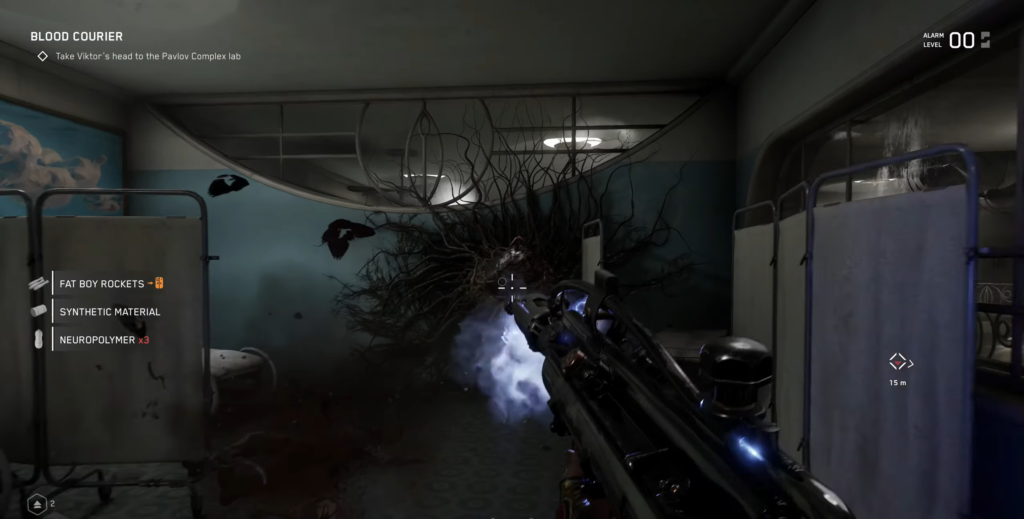Click the Fat Boy Rockets loot entry
The height and width of the screenshot is (519, 1024).
[x=102, y=284]
